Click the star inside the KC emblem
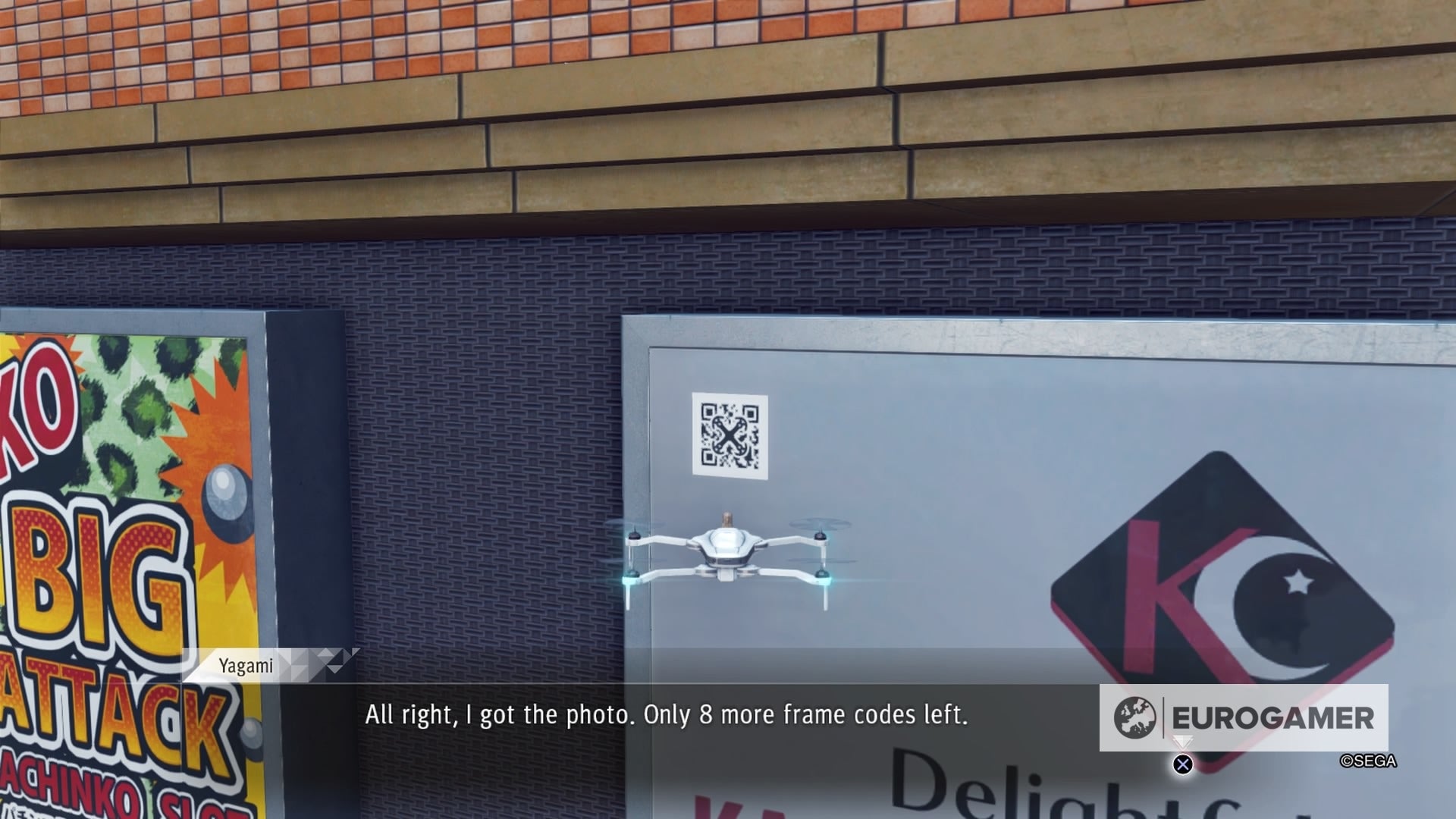Screen dimensions: 1456x819 click(x=1297, y=582)
